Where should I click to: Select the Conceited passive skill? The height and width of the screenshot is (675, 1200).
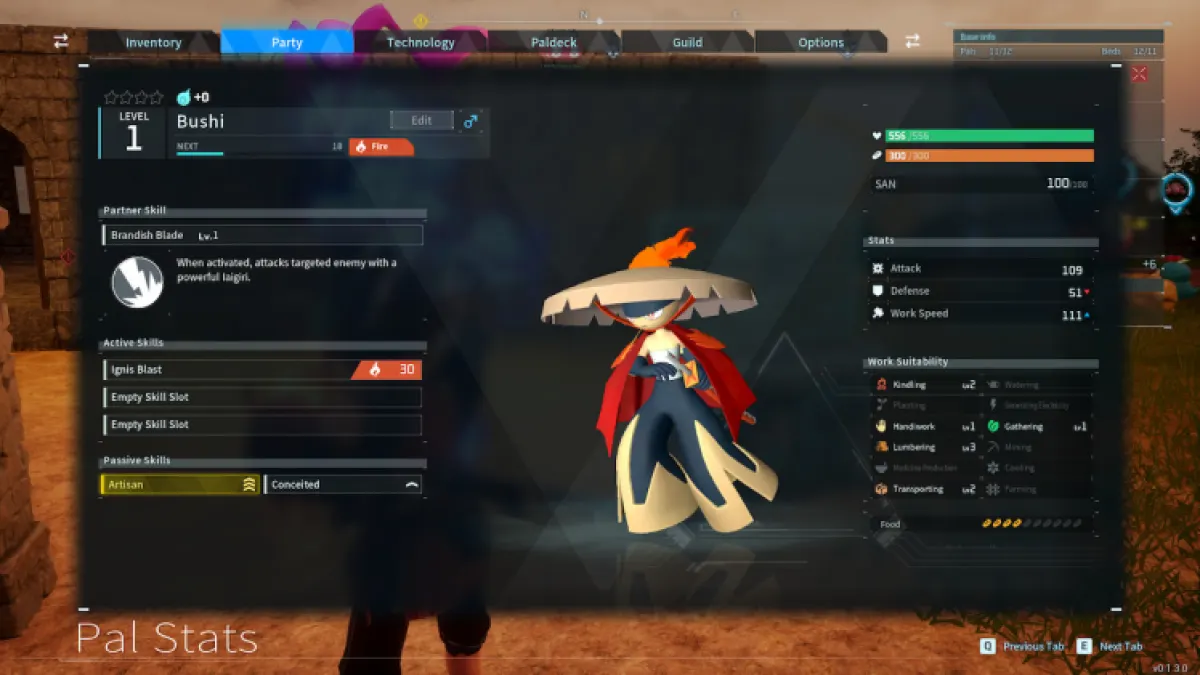(343, 485)
